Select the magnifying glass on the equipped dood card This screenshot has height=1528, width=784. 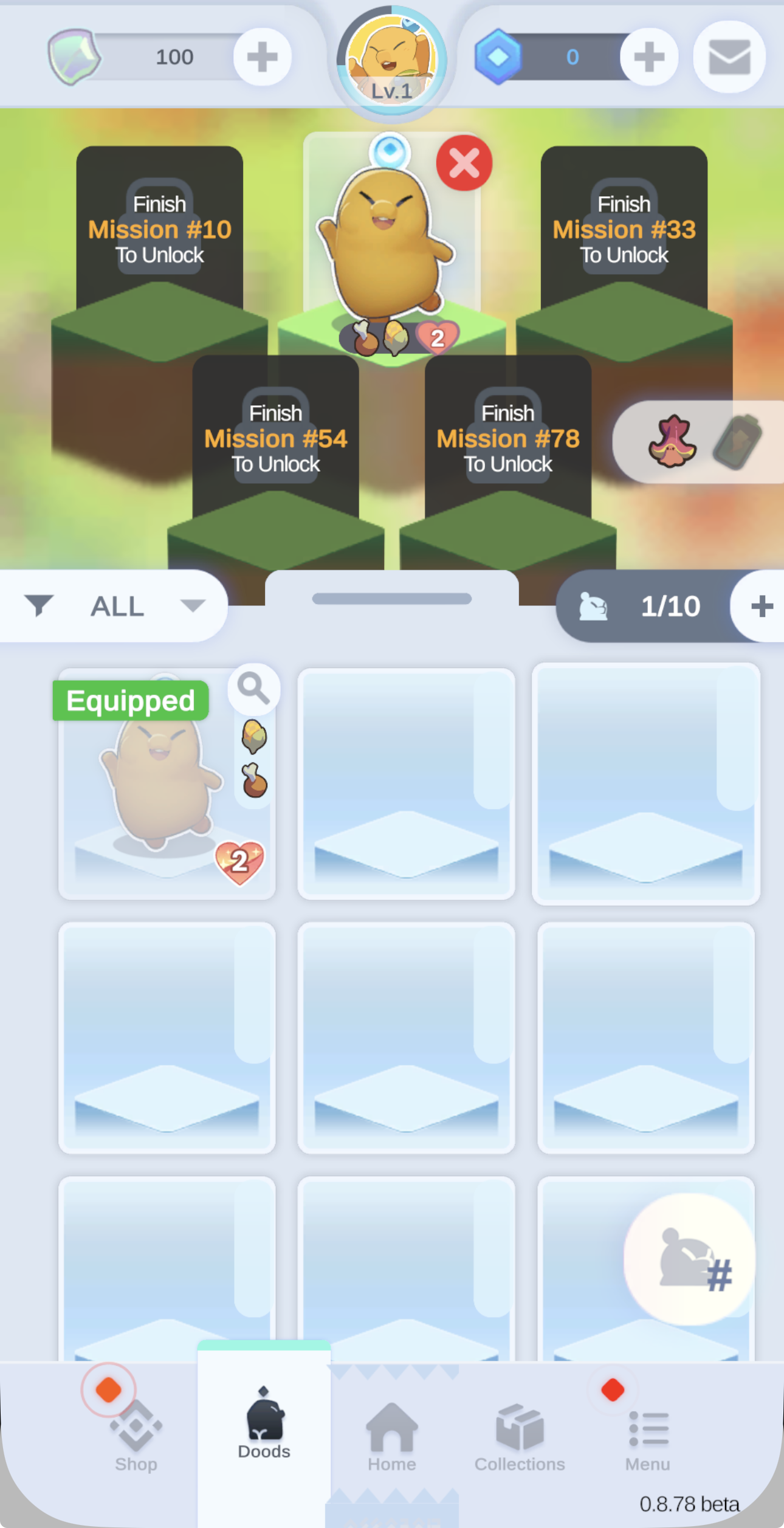click(253, 688)
